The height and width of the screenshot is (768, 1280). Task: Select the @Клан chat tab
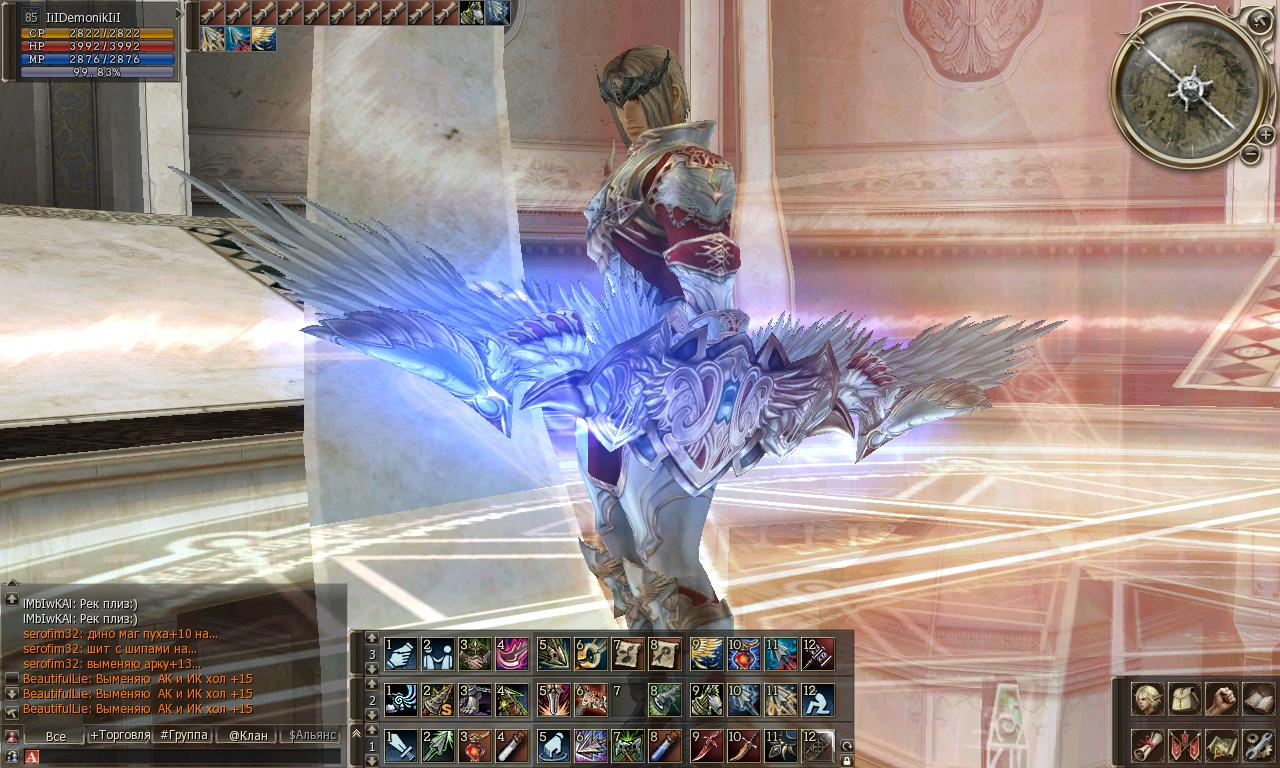pos(248,736)
